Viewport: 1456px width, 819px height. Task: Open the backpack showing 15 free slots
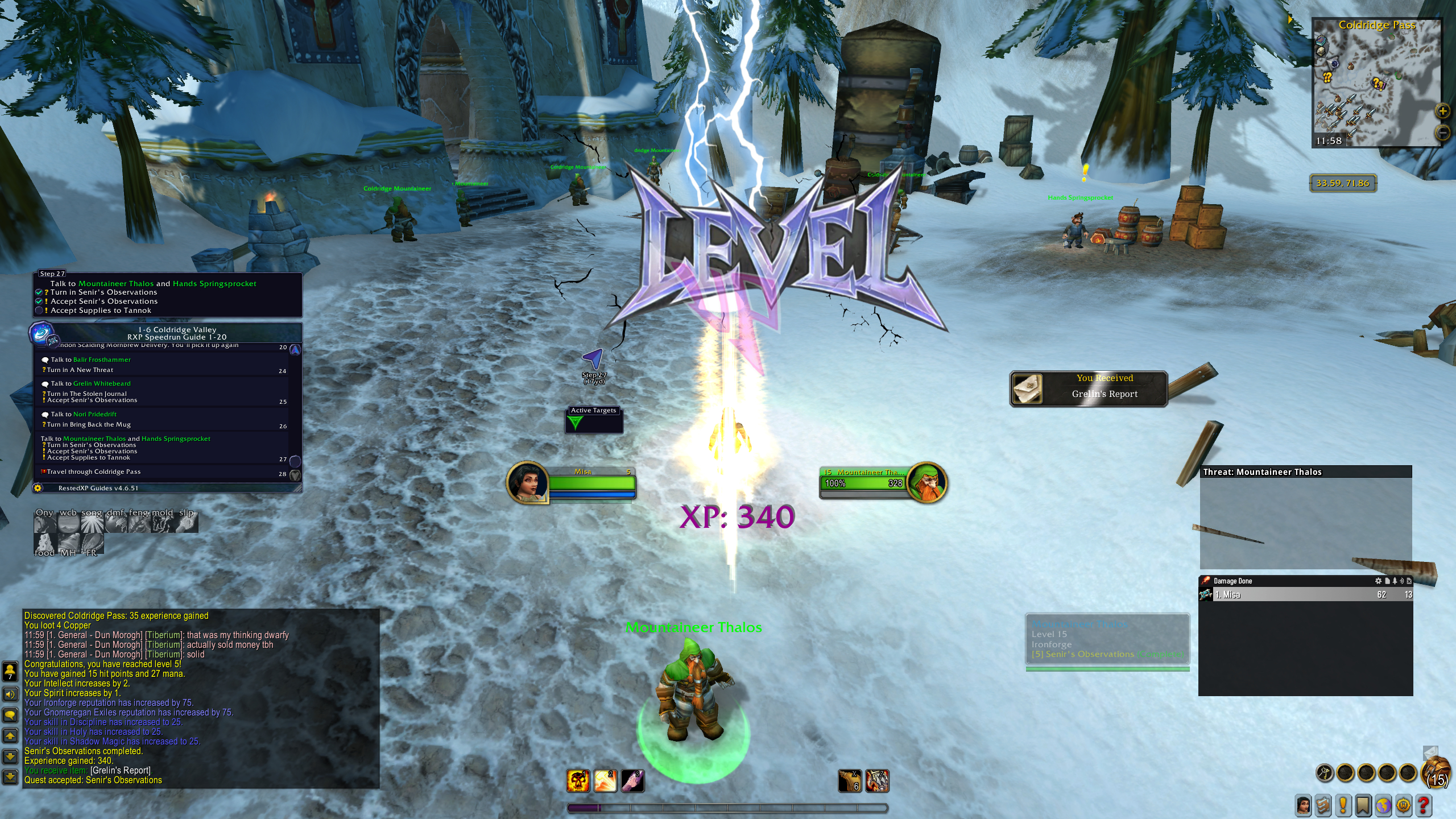tap(1437, 773)
